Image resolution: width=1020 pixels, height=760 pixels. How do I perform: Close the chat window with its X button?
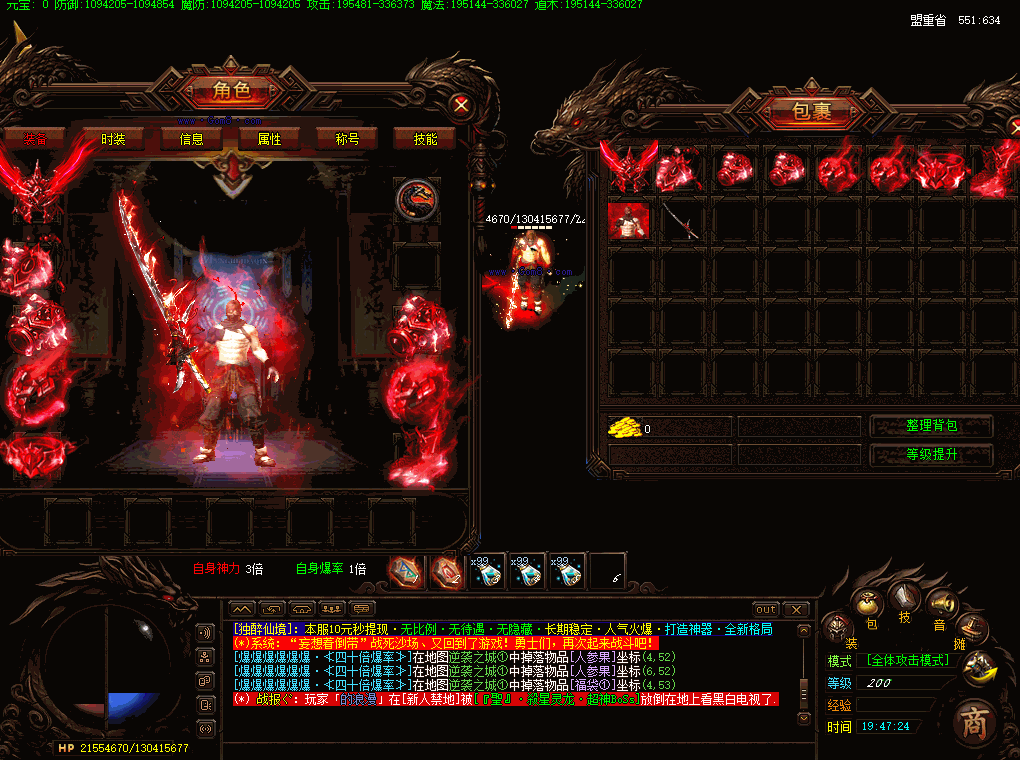(795, 609)
